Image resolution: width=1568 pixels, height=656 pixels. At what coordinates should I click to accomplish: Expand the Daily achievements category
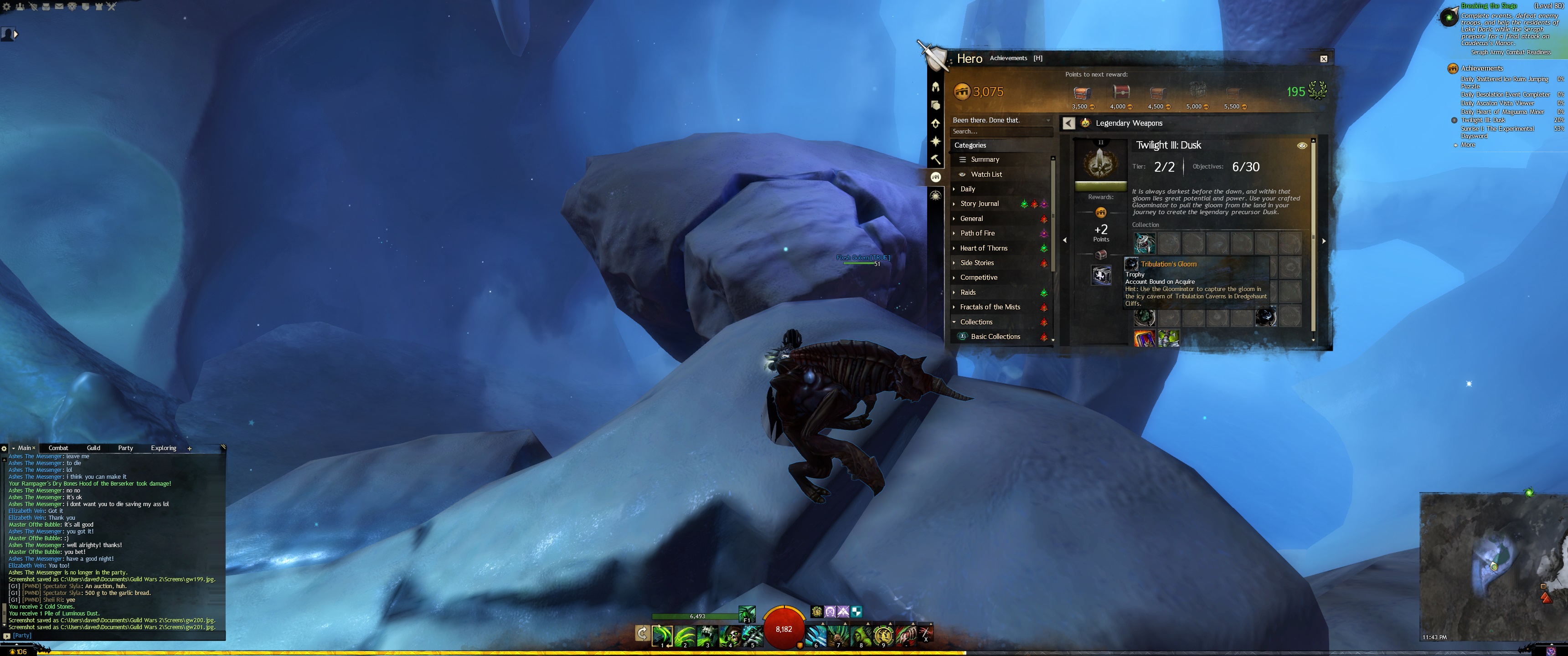pyautogui.click(x=968, y=189)
